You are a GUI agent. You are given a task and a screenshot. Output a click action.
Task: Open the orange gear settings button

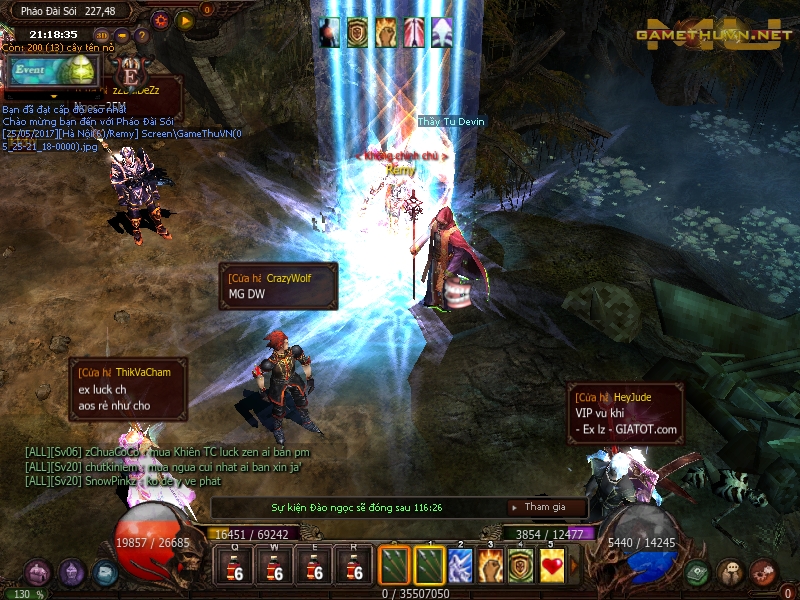tap(161, 19)
